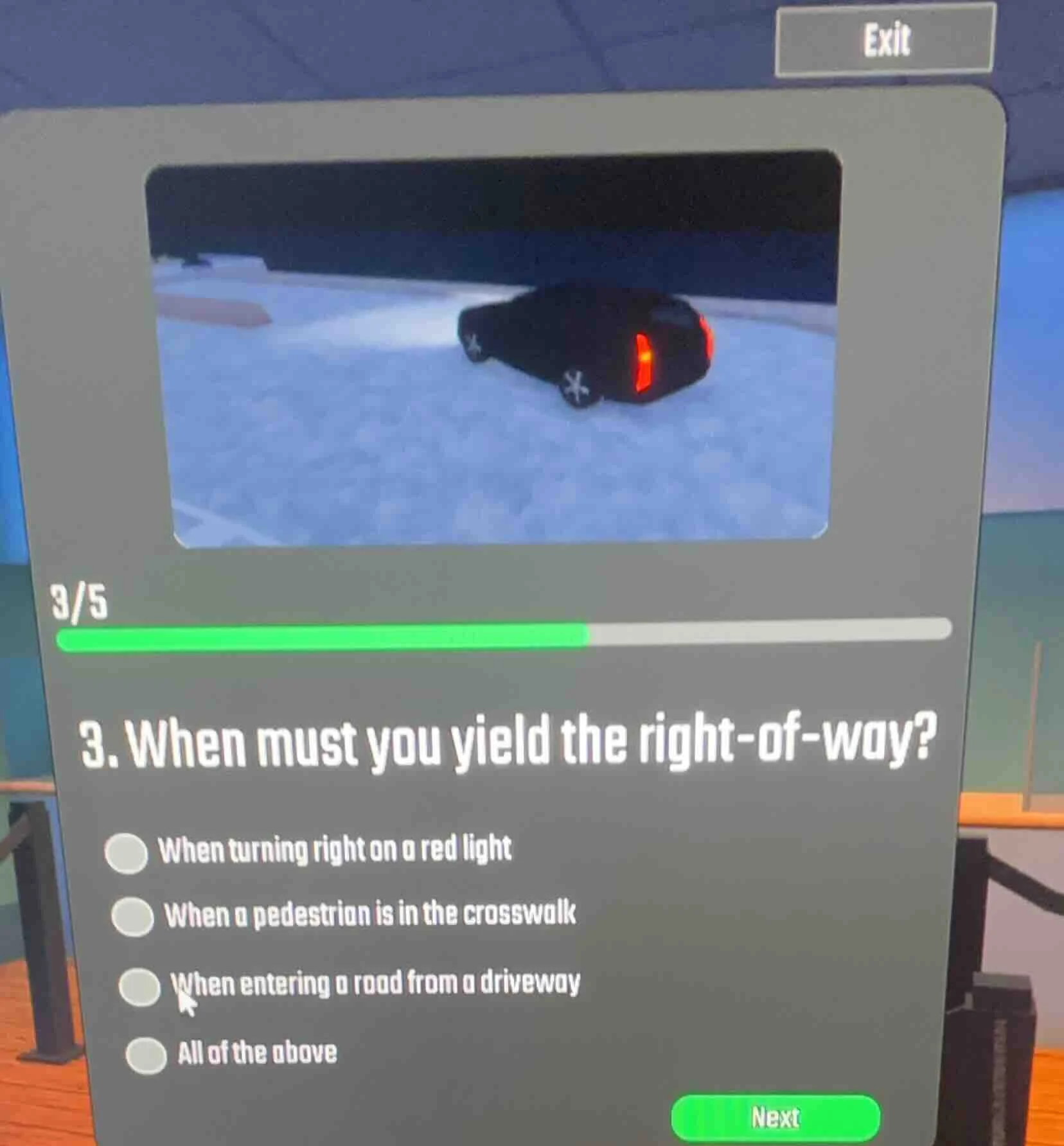
Task: Quit the driving test via Exit
Action: (x=887, y=40)
